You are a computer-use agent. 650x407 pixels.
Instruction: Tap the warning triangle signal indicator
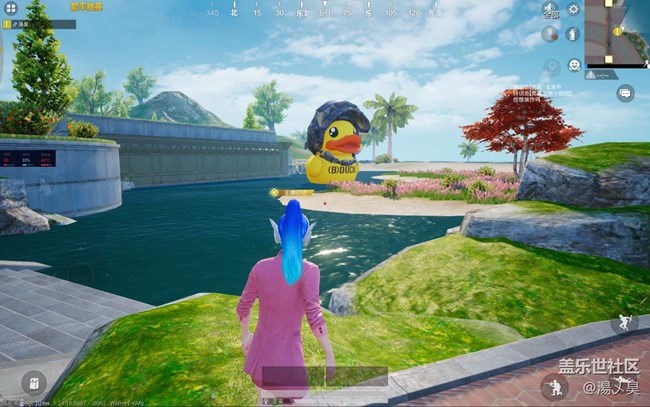pyautogui.click(x=593, y=74)
